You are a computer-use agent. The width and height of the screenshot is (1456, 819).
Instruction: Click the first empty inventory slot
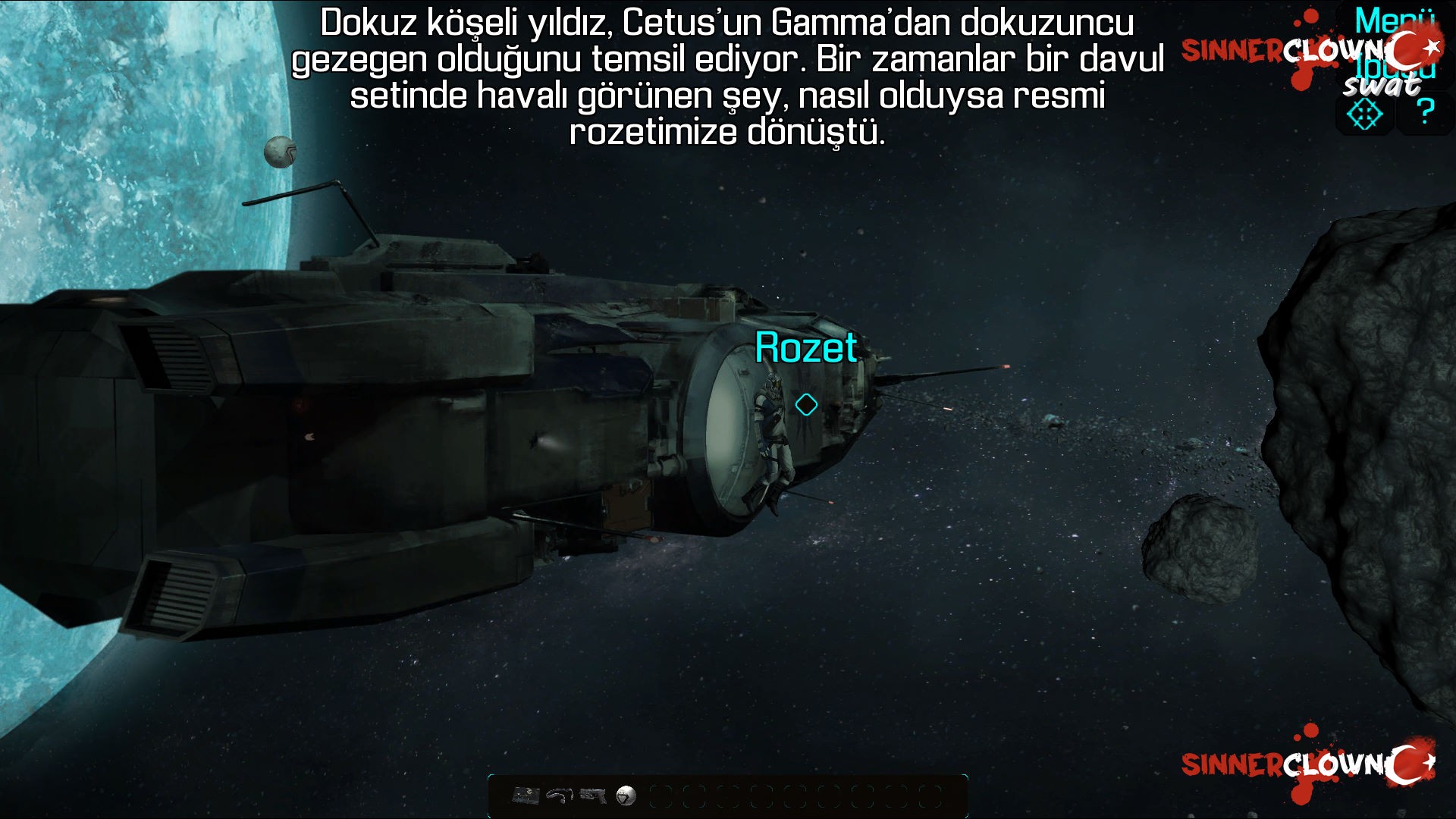[x=661, y=796]
